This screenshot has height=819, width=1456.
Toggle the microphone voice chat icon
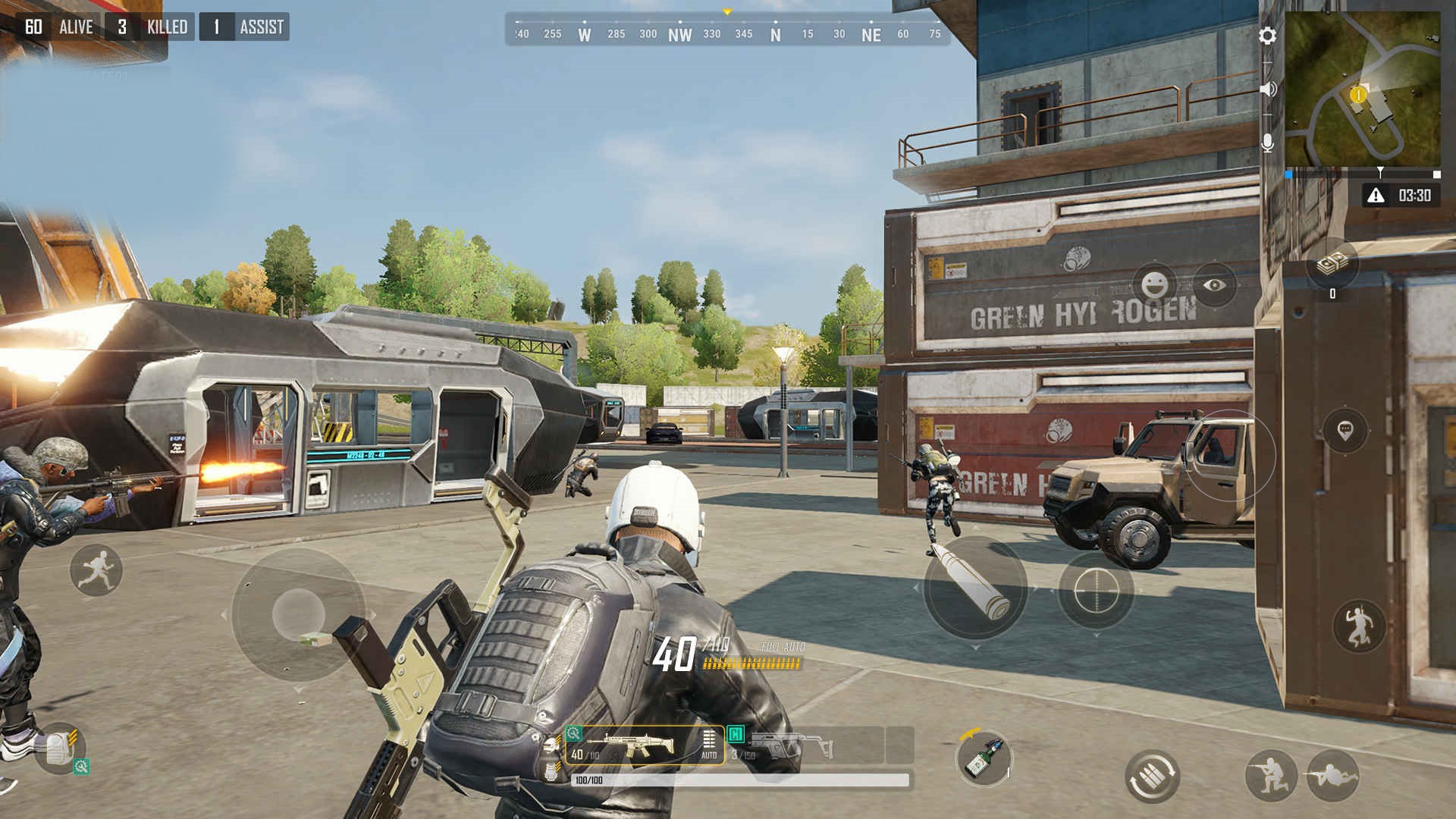tap(1267, 143)
